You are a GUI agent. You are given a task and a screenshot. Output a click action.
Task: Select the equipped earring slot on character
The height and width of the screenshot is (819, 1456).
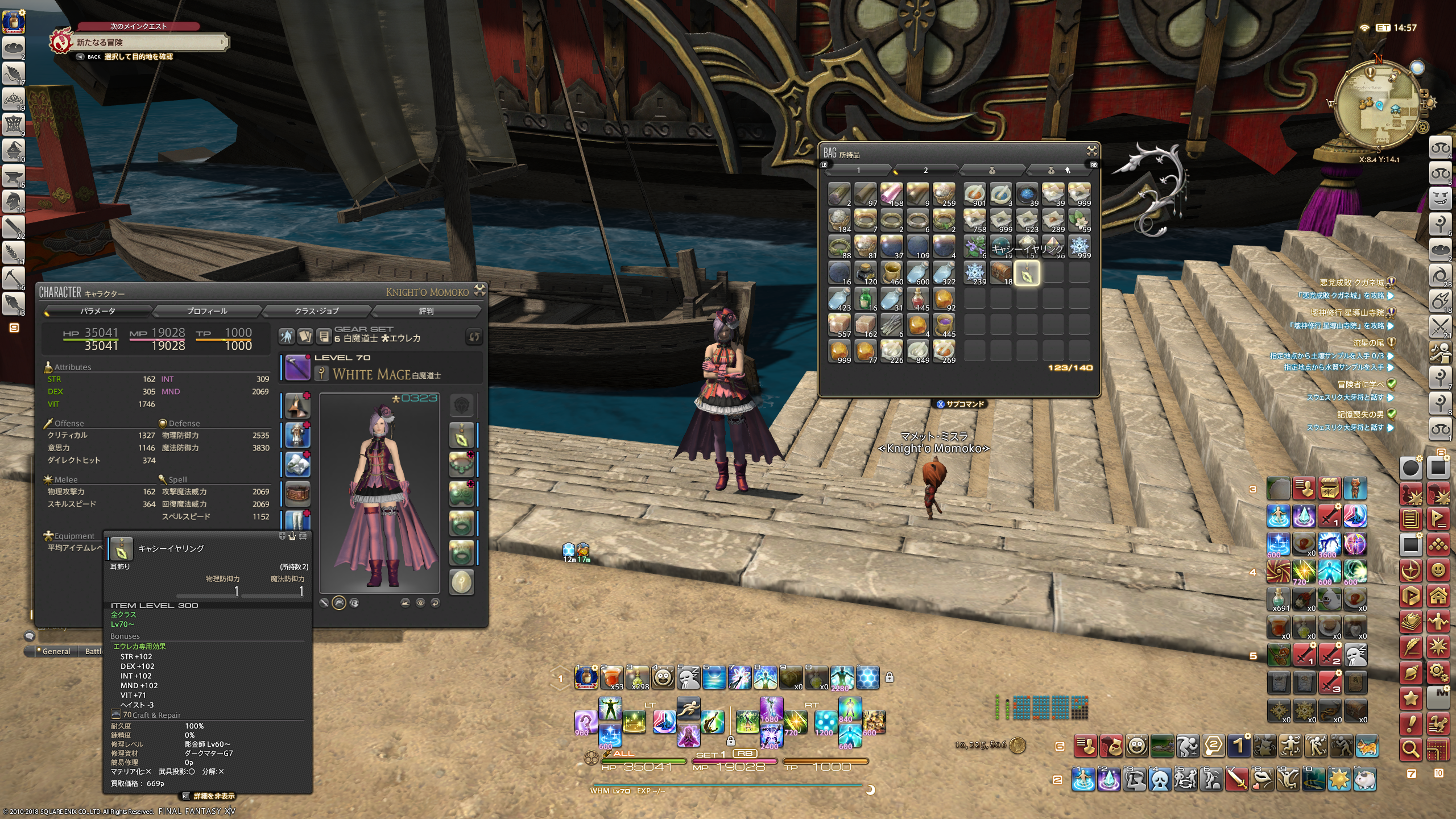coord(461,436)
